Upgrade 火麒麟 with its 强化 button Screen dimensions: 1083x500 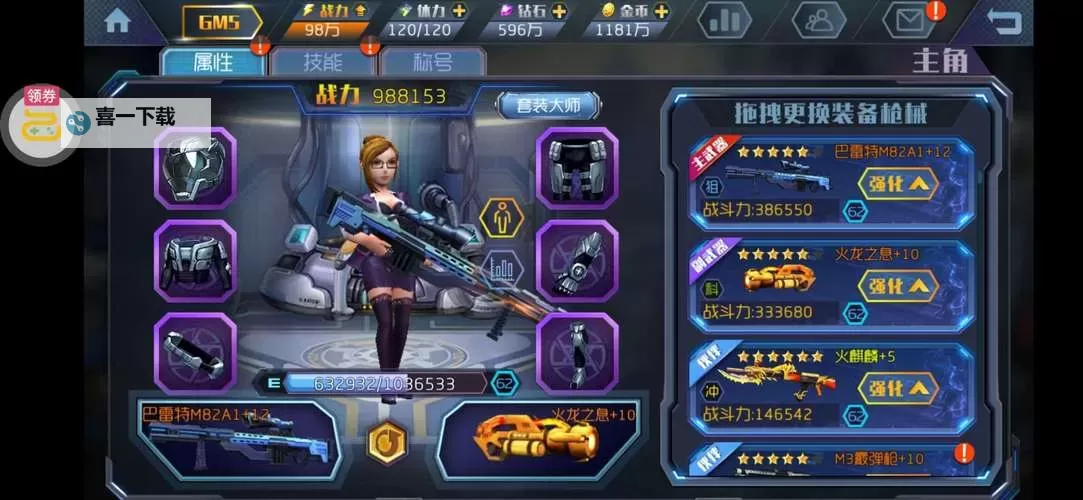click(x=898, y=388)
